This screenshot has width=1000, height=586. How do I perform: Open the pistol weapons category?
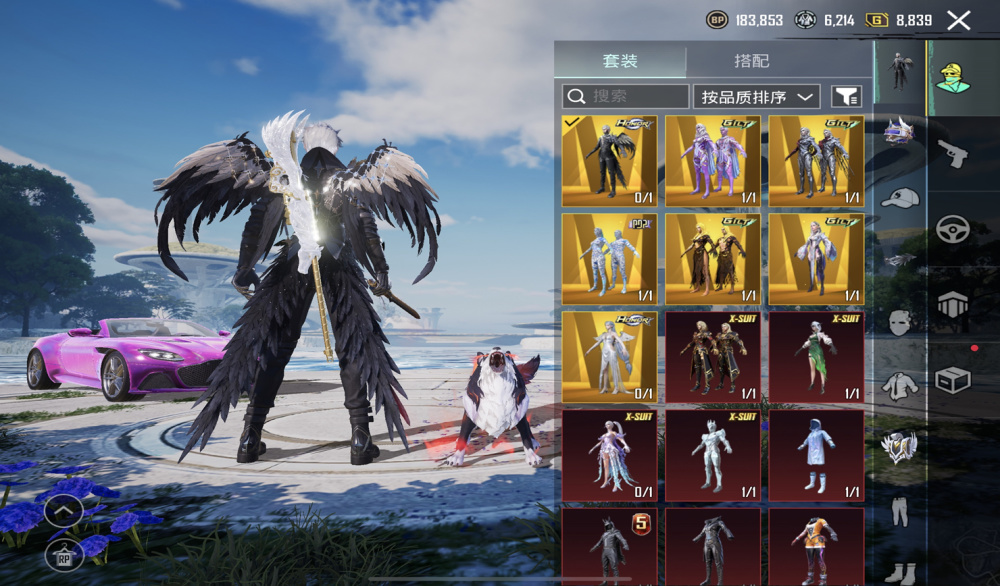tap(952, 154)
